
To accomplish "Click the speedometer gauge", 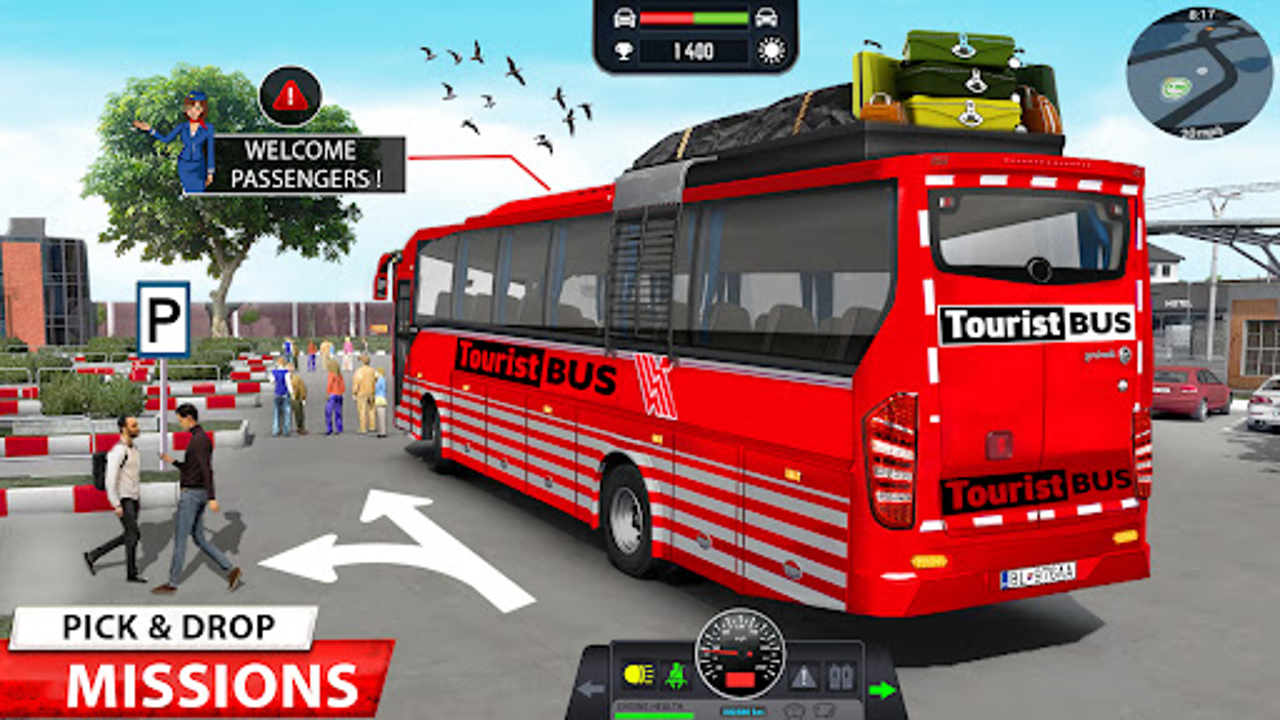I will click(x=739, y=655).
